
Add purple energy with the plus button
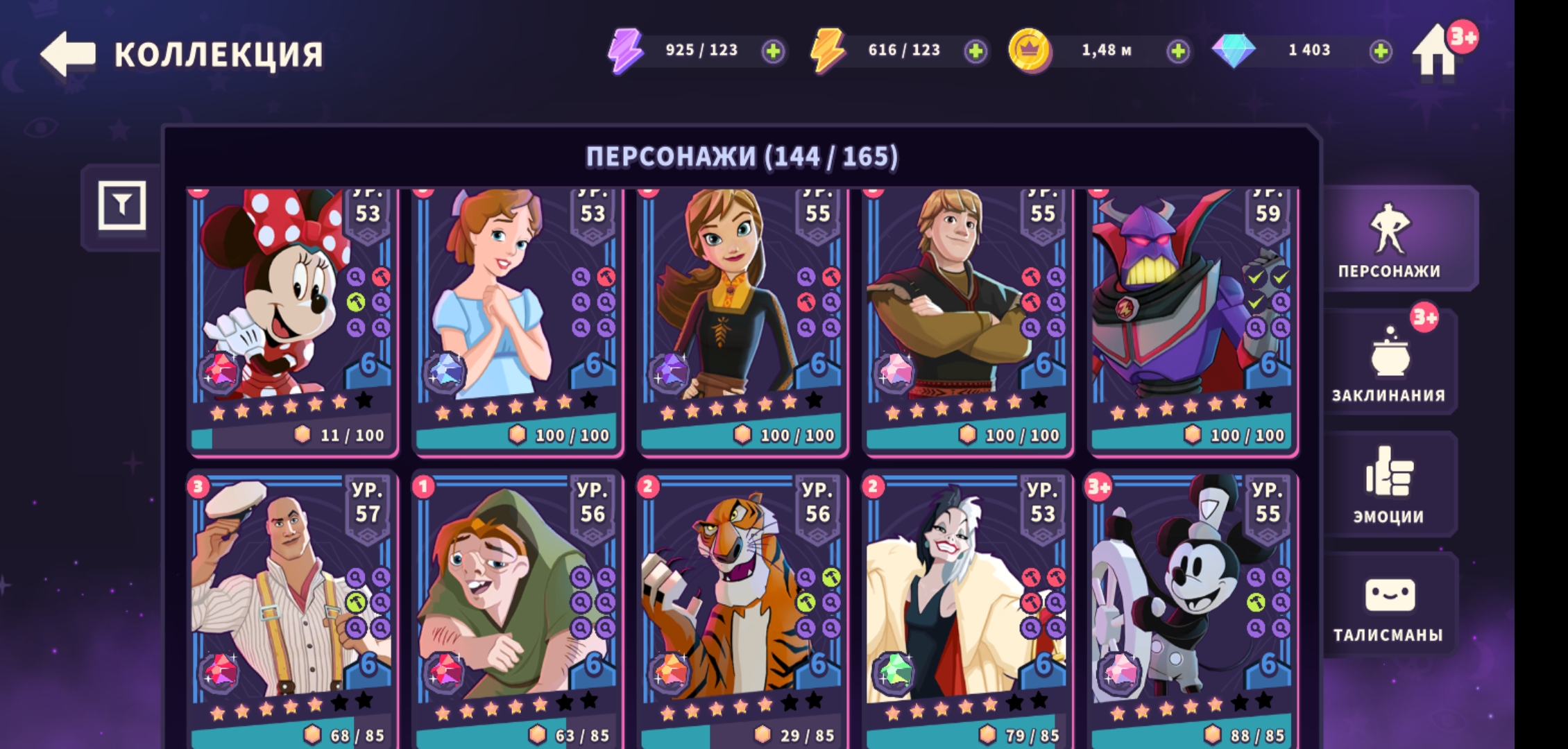[773, 51]
